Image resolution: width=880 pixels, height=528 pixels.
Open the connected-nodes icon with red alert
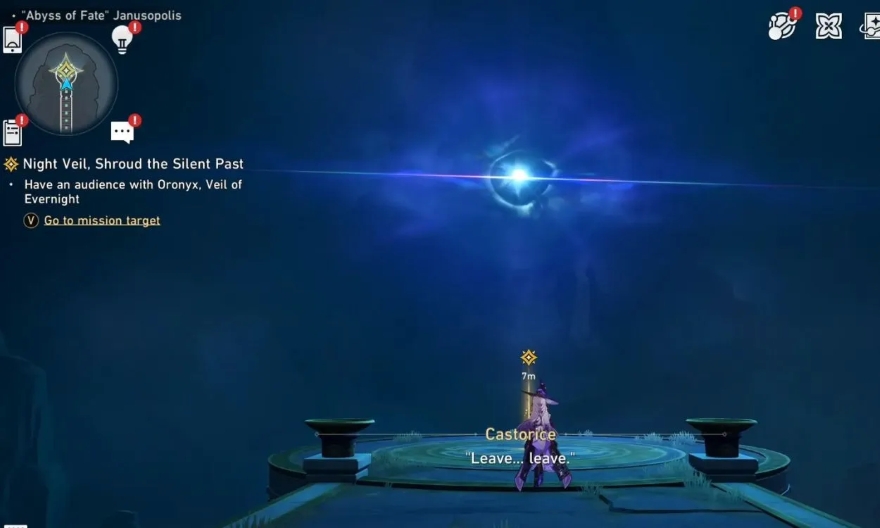click(781, 26)
